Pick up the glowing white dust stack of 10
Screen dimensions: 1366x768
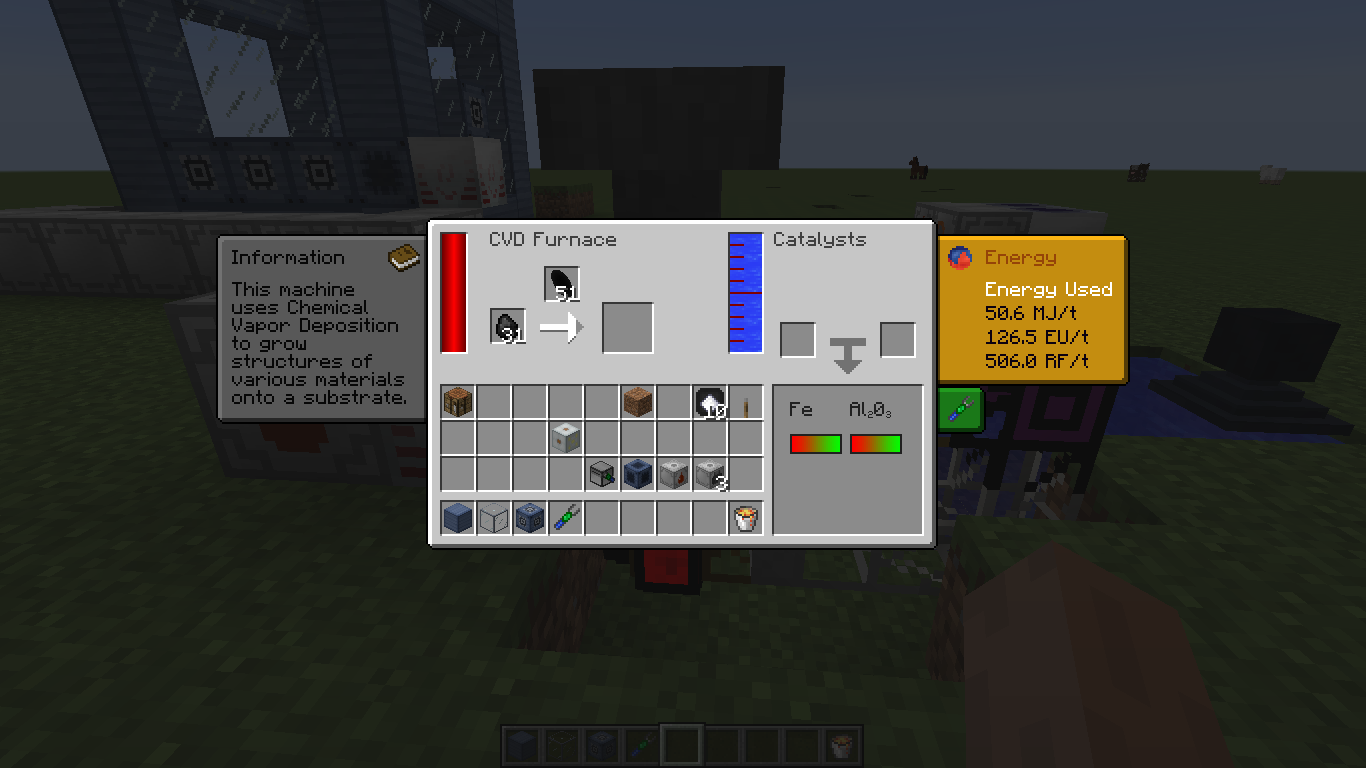[711, 402]
